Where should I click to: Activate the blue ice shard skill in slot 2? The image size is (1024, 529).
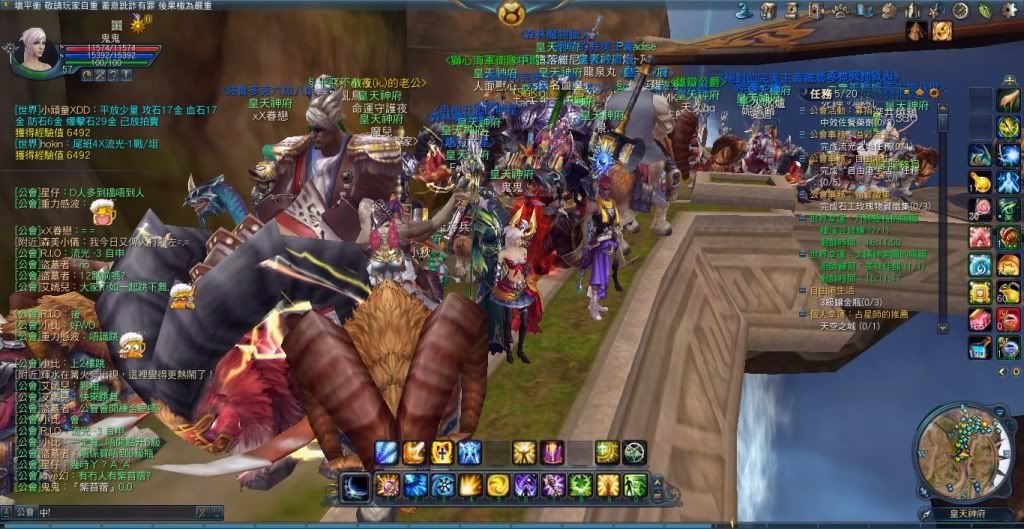[x=415, y=486]
